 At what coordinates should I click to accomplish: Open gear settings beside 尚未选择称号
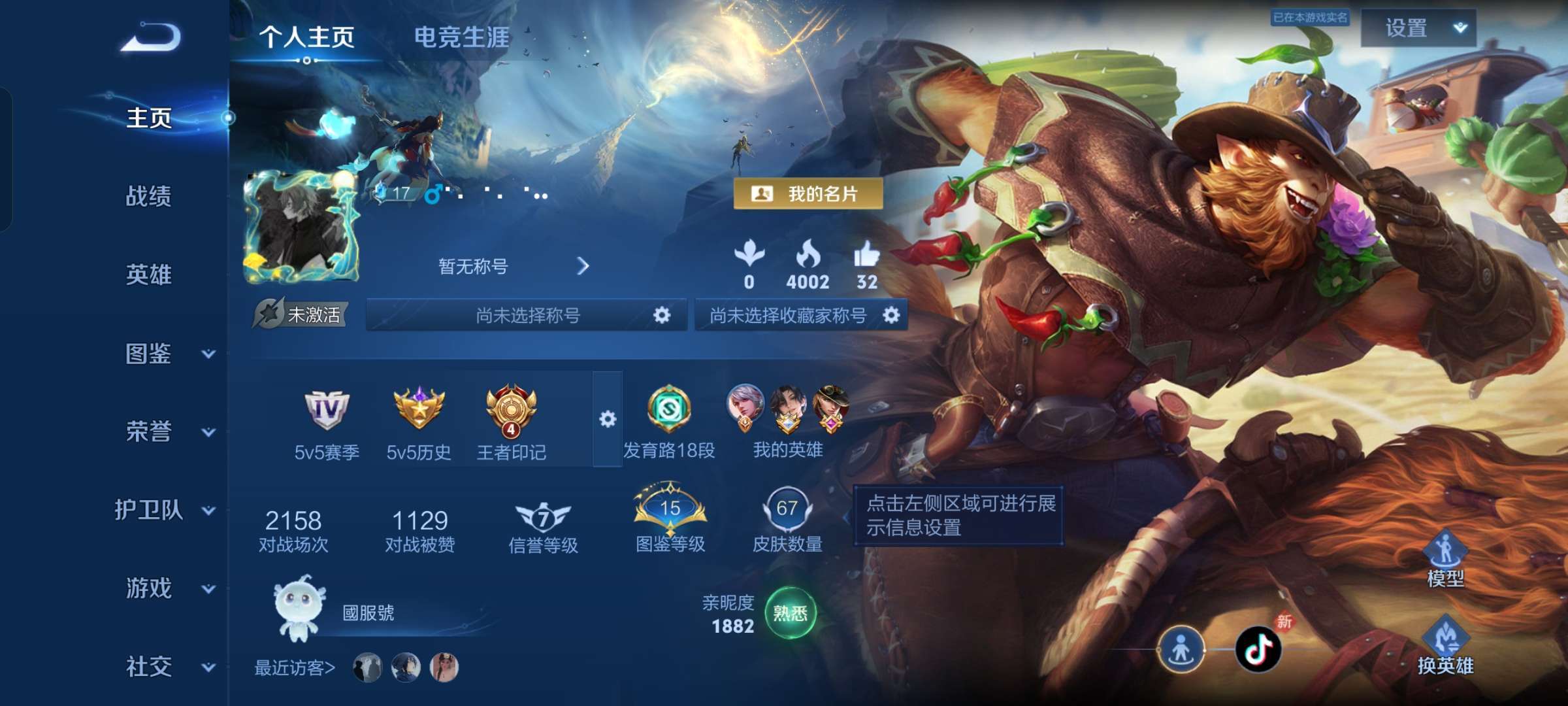click(x=662, y=315)
